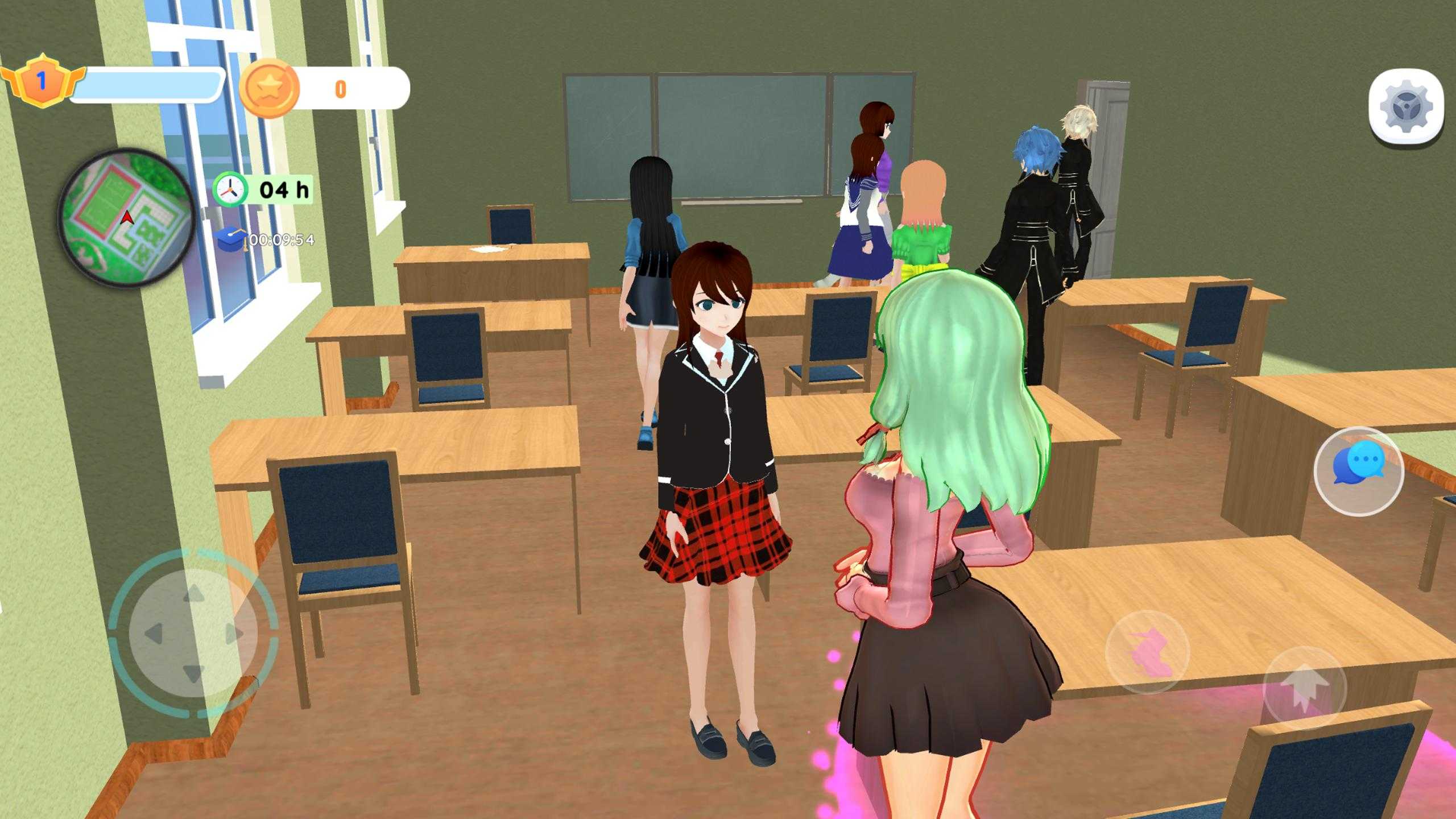Image resolution: width=1456 pixels, height=819 pixels.
Task: Click the gold star coin icon
Action: [x=269, y=89]
